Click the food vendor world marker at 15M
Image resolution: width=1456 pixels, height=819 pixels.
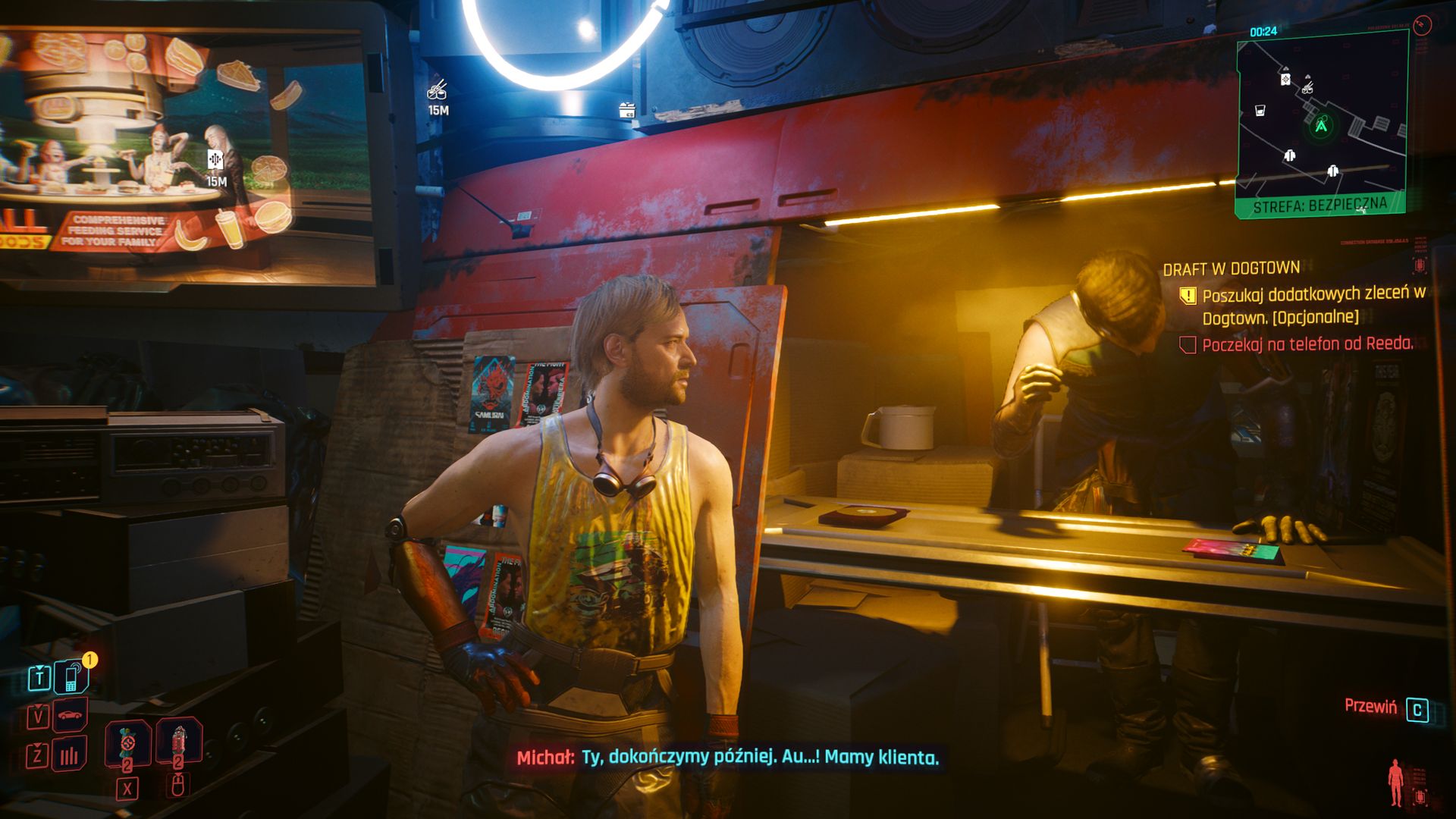(x=438, y=92)
